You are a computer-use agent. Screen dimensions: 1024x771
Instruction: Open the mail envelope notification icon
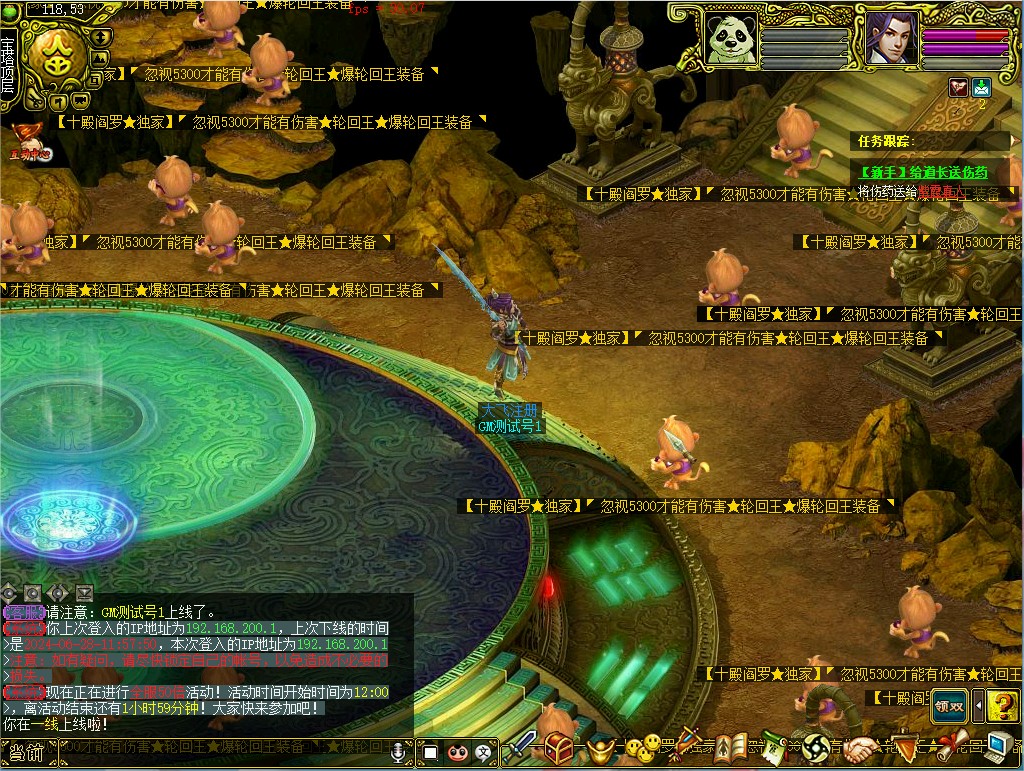point(981,87)
